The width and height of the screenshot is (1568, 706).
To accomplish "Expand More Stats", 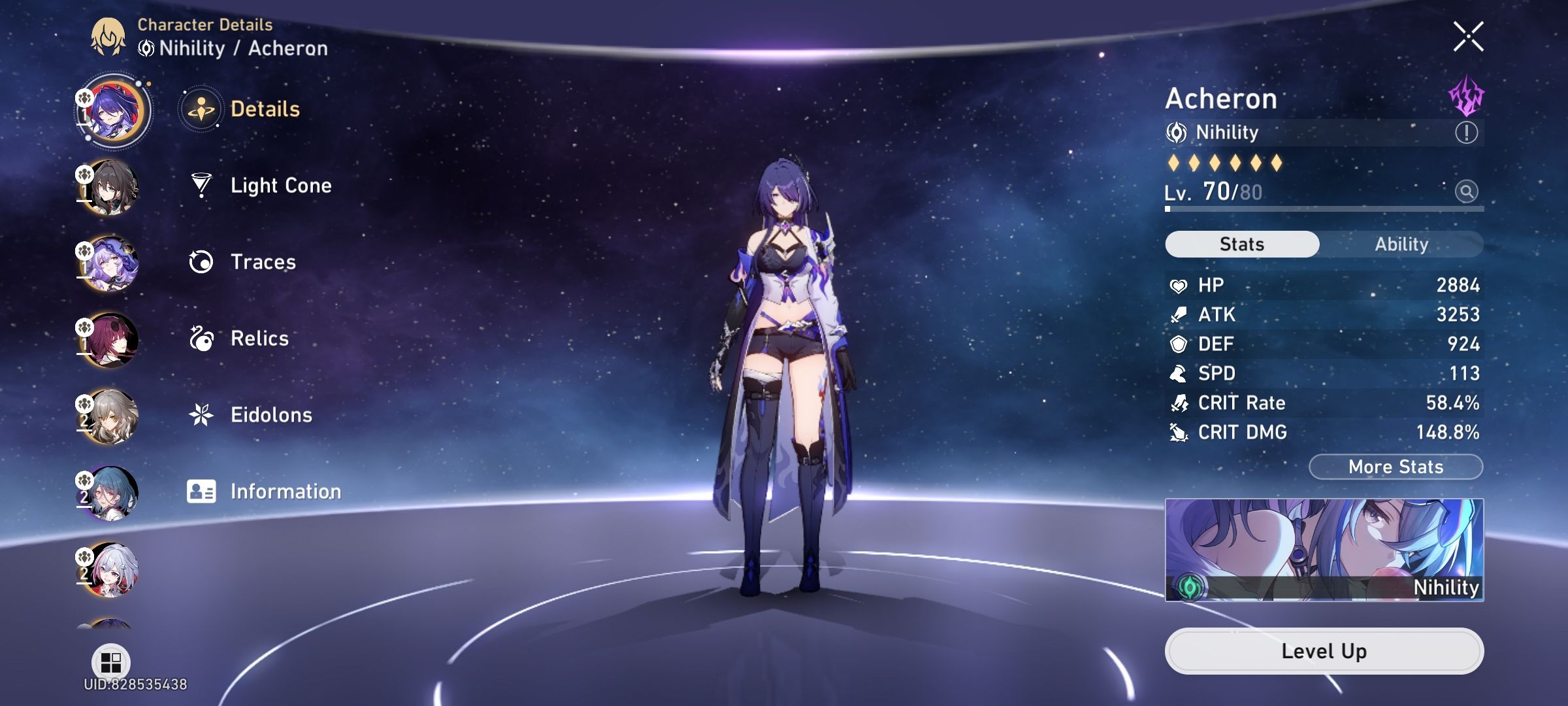I will [1395, 466].
